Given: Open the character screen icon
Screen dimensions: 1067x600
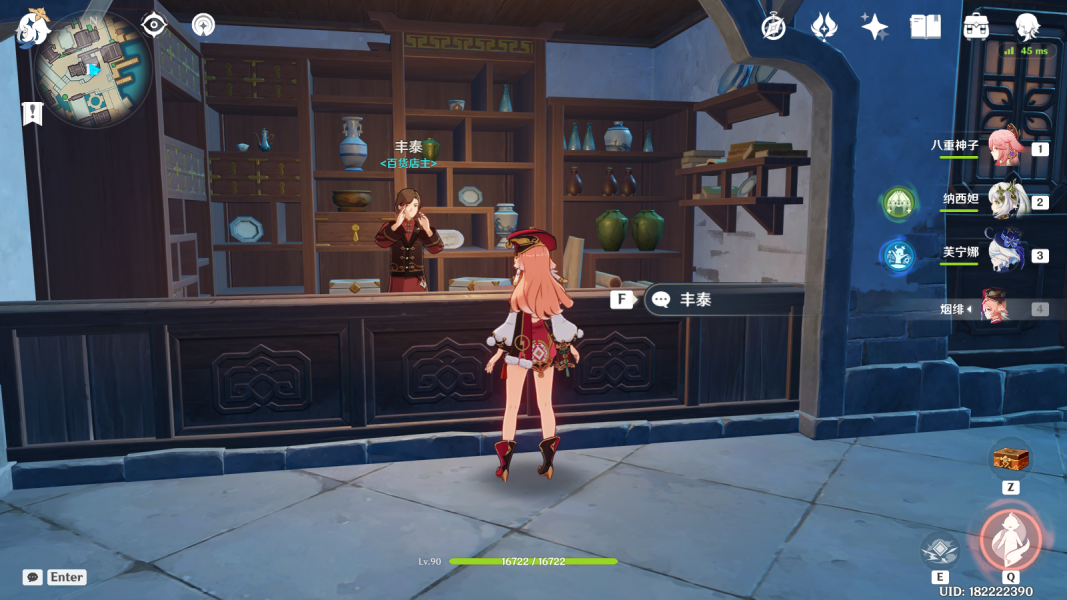Looking at the screenshot, I should click(1027, 27).
